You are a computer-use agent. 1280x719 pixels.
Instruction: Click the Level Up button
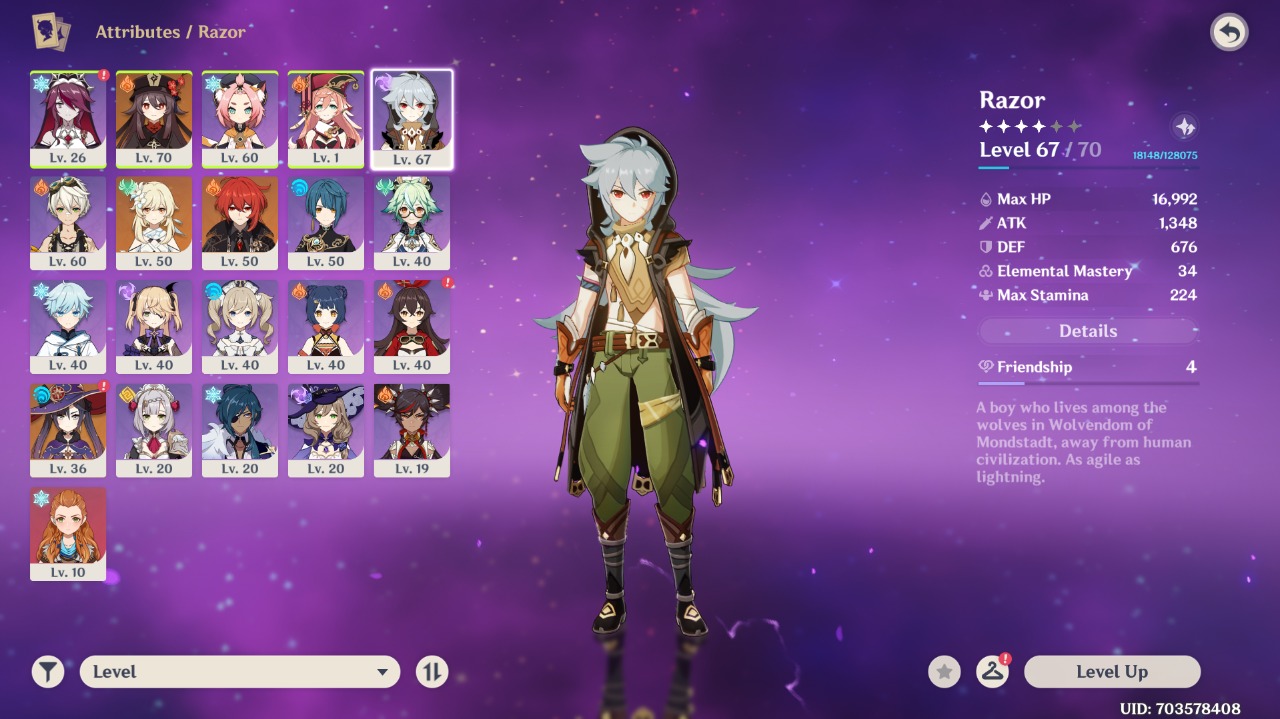pyautogui.click(x=1111, y=672)
